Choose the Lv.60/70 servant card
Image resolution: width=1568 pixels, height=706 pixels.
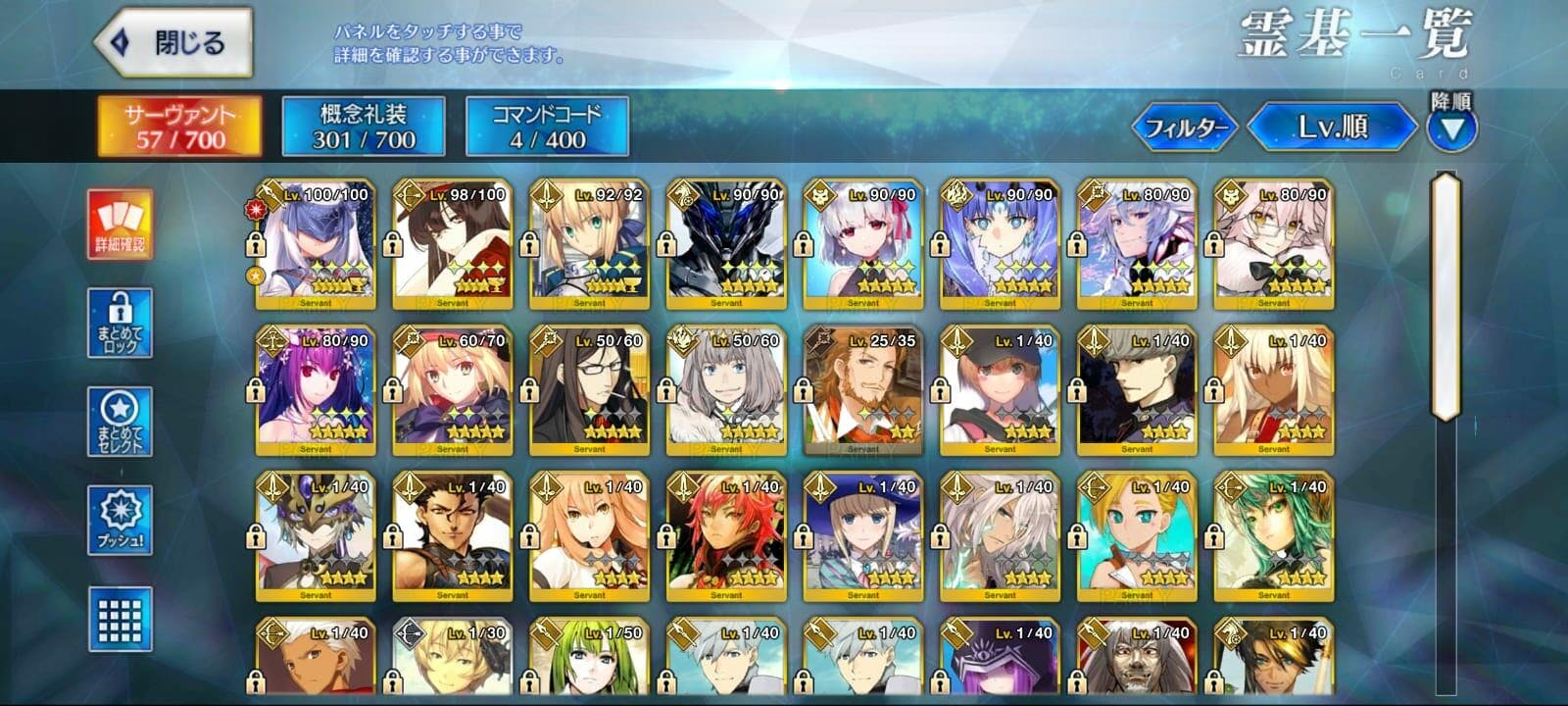(x=452, y=389)
